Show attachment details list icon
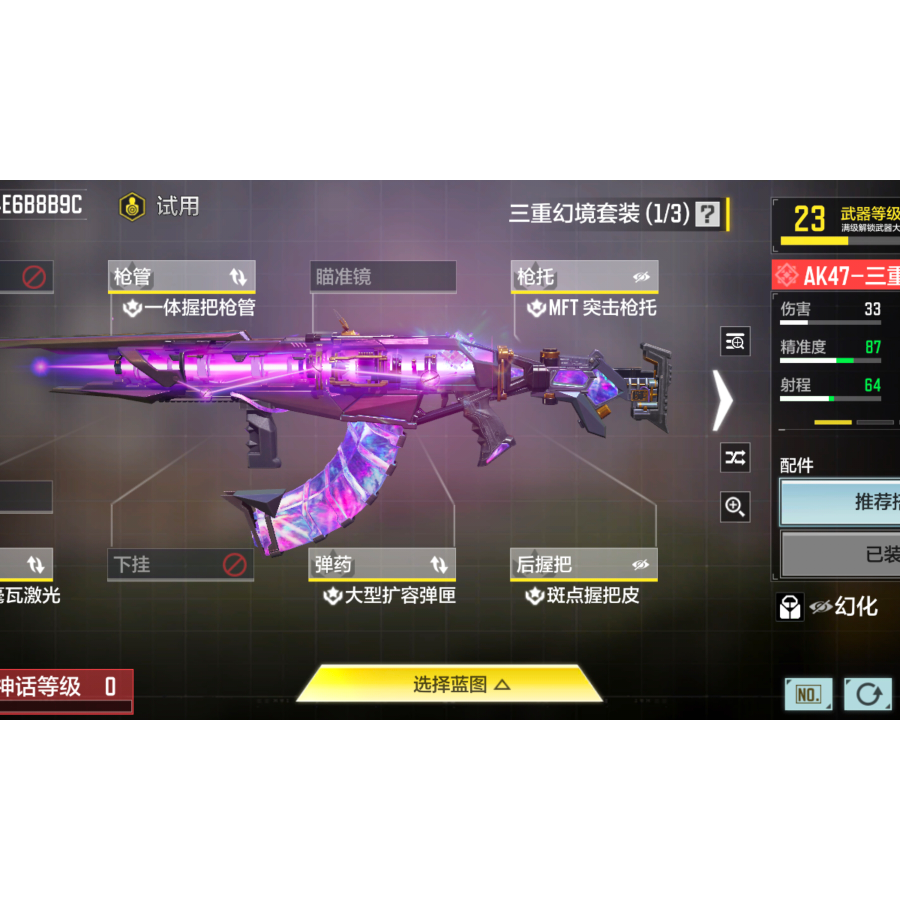This screenshot has height=900, width=900. point(735,342)
